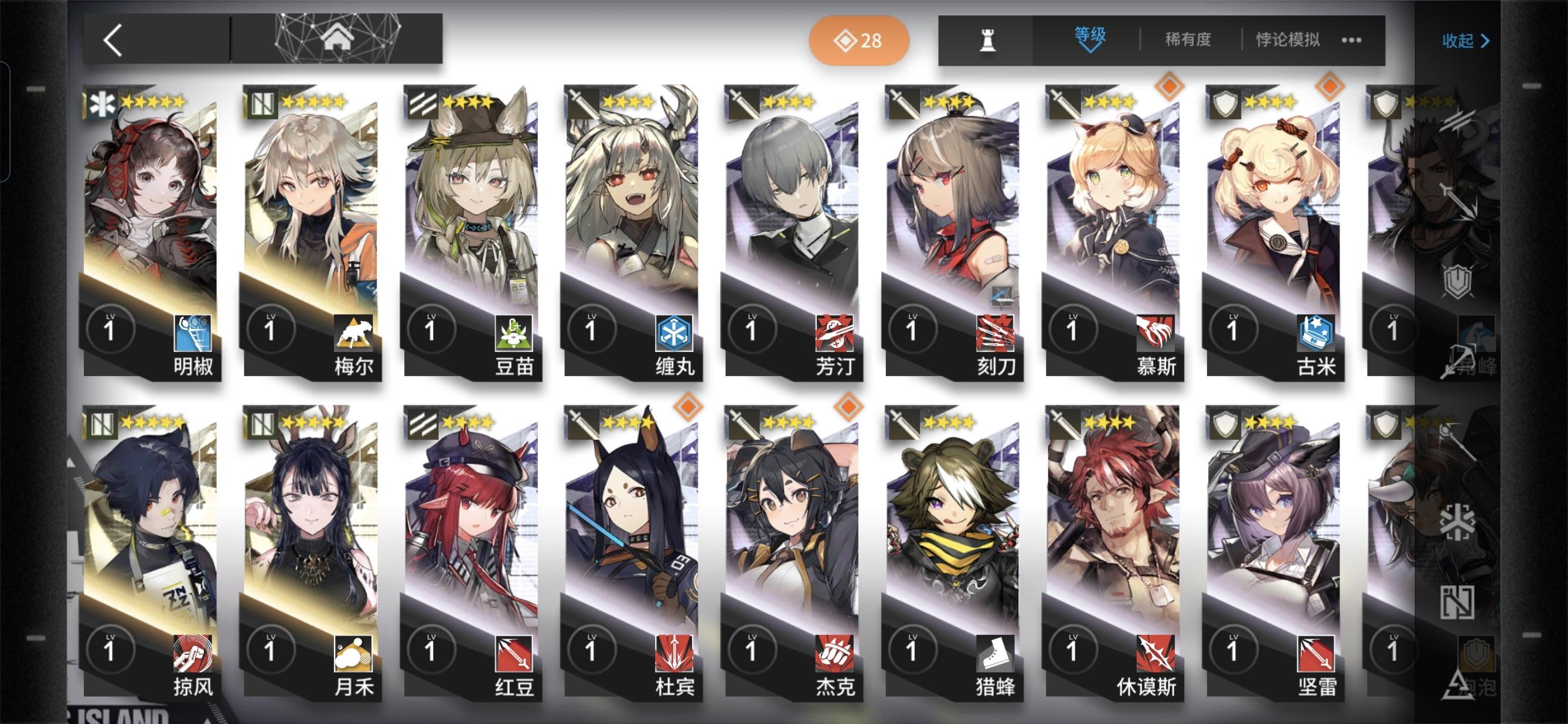
Task: Switch to the 悖论模拟 tab
Action: (1288, 39)
